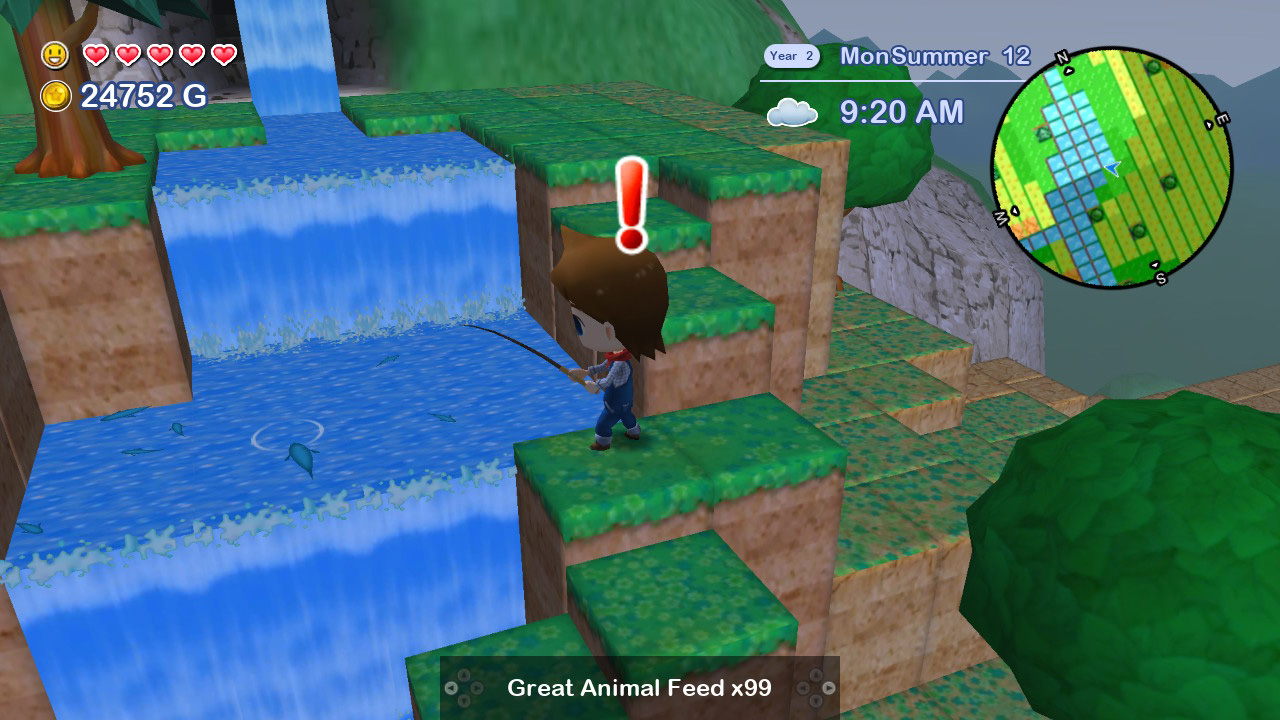
Task: Click the N compass marker on the minimap
Action: click(1063, 57)
